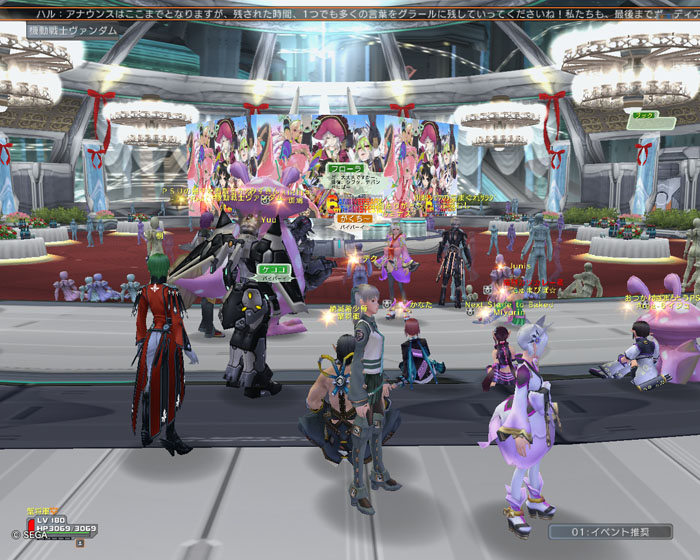Click the 01:イベント推奨 universe label
The height and width of the screenshot is (560, 700).
click(609, 532)
